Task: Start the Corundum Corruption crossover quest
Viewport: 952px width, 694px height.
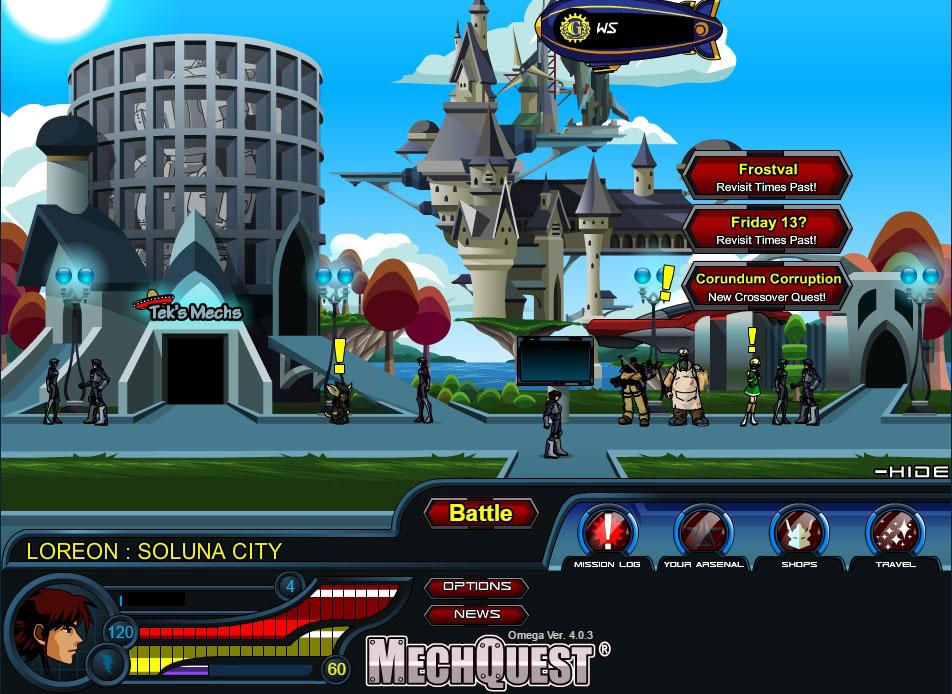Action: (767, 287)
